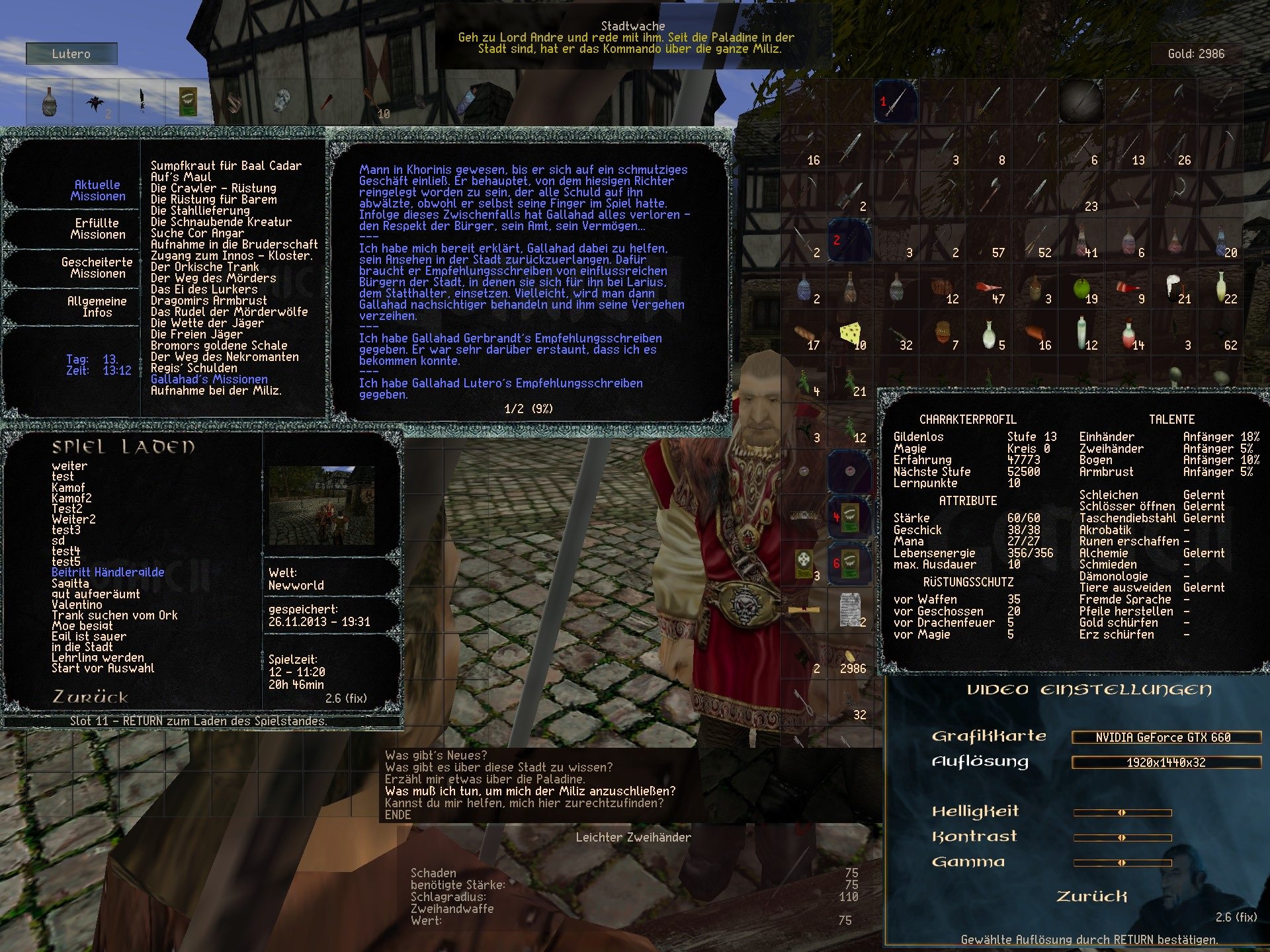Show the Allgemeine Infos section
The image size is (1270, 952).
click(97, 307)
